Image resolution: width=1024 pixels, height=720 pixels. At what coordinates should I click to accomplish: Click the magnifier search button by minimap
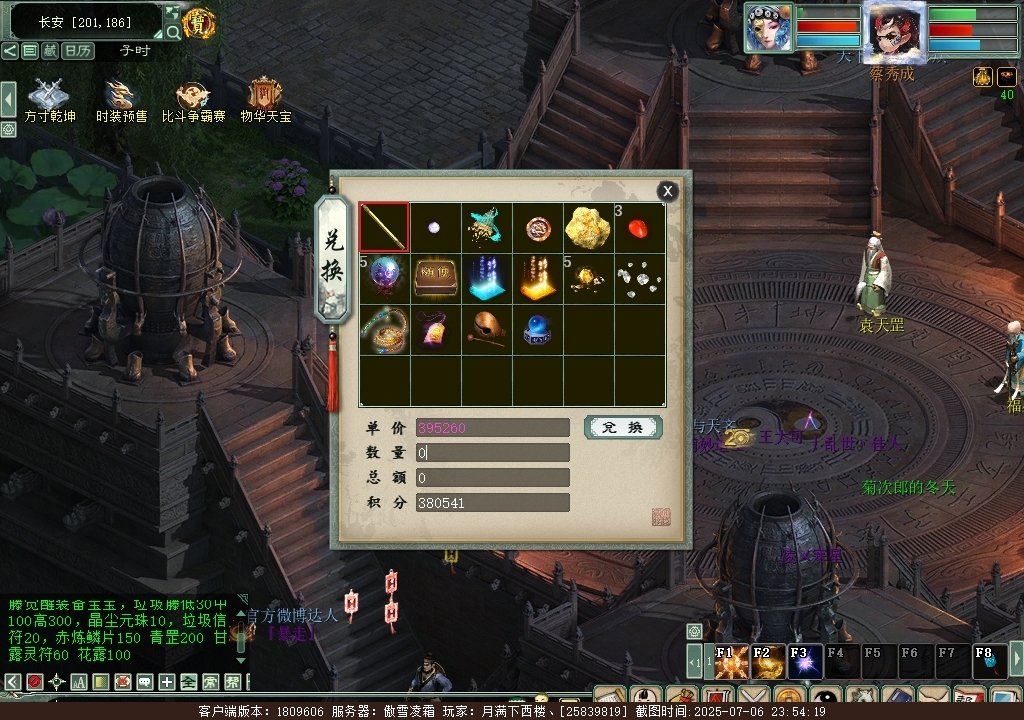coord(173,32)
